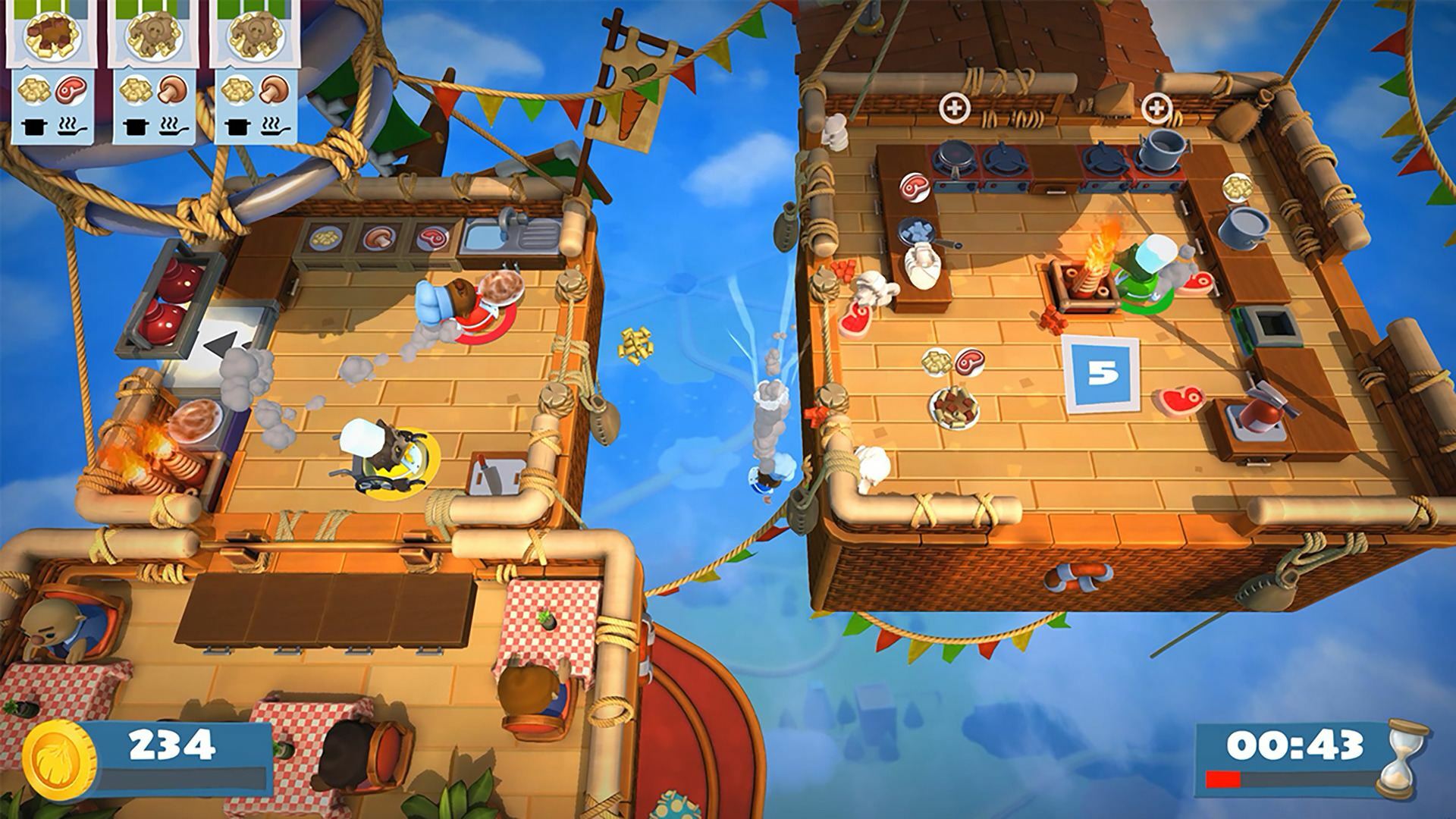
Task: Expand the second mushroom pasta order ticket
Action: (154, 36)
